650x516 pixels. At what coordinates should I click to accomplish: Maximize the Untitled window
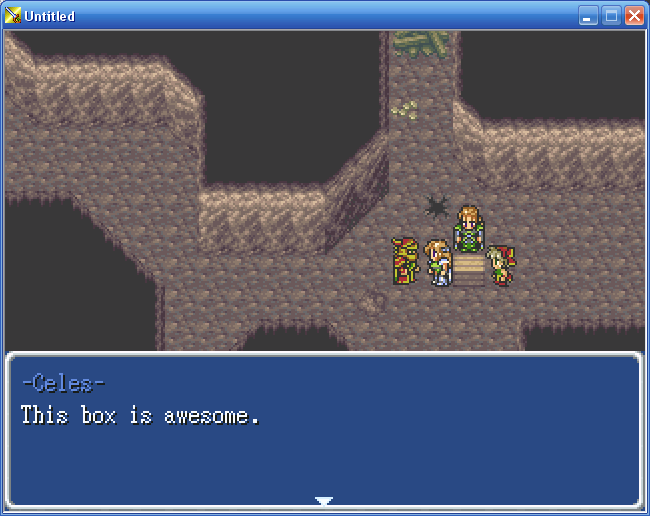tap(611, 16)
